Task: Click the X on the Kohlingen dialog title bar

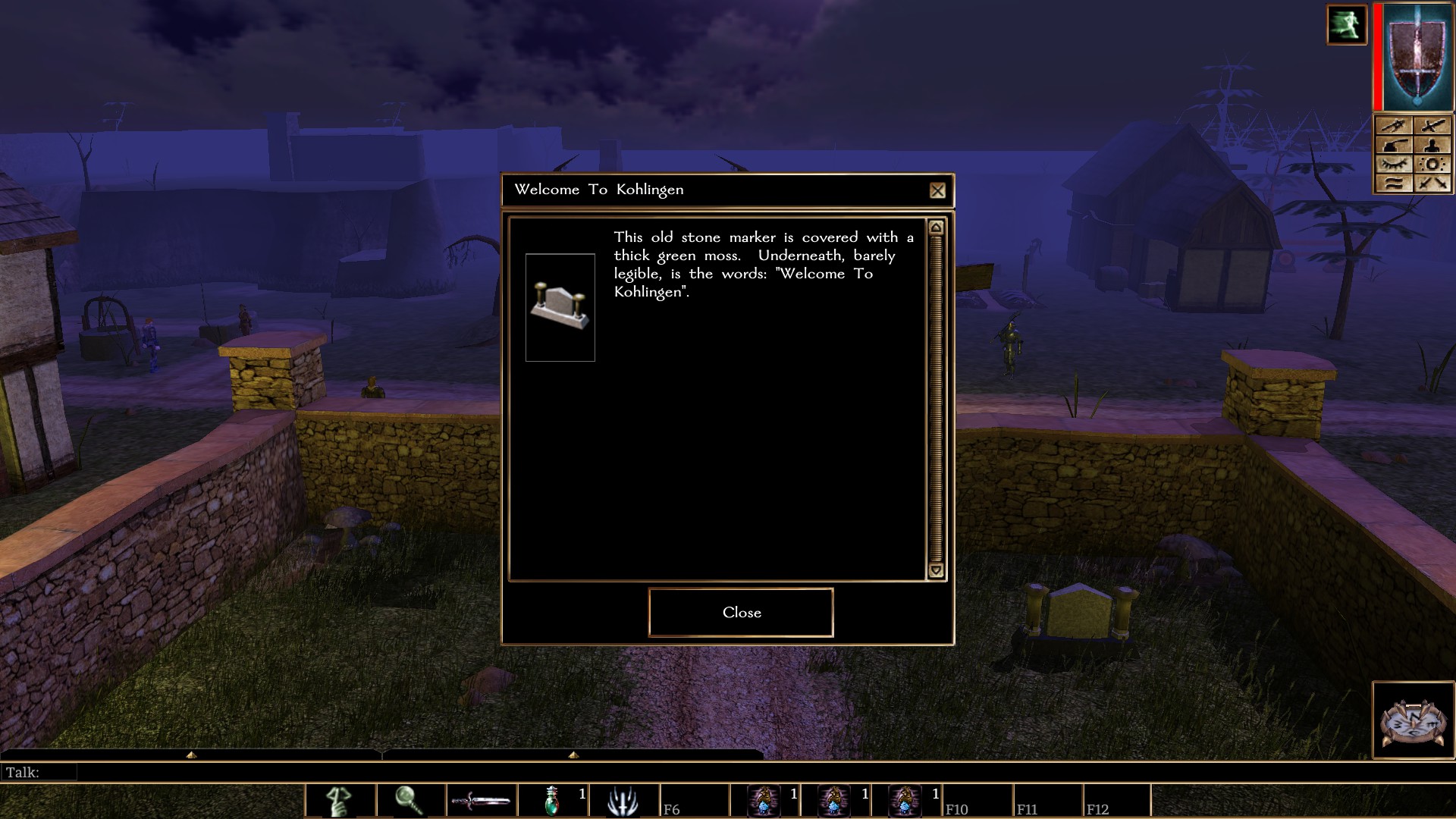Action: coord(937,190)
